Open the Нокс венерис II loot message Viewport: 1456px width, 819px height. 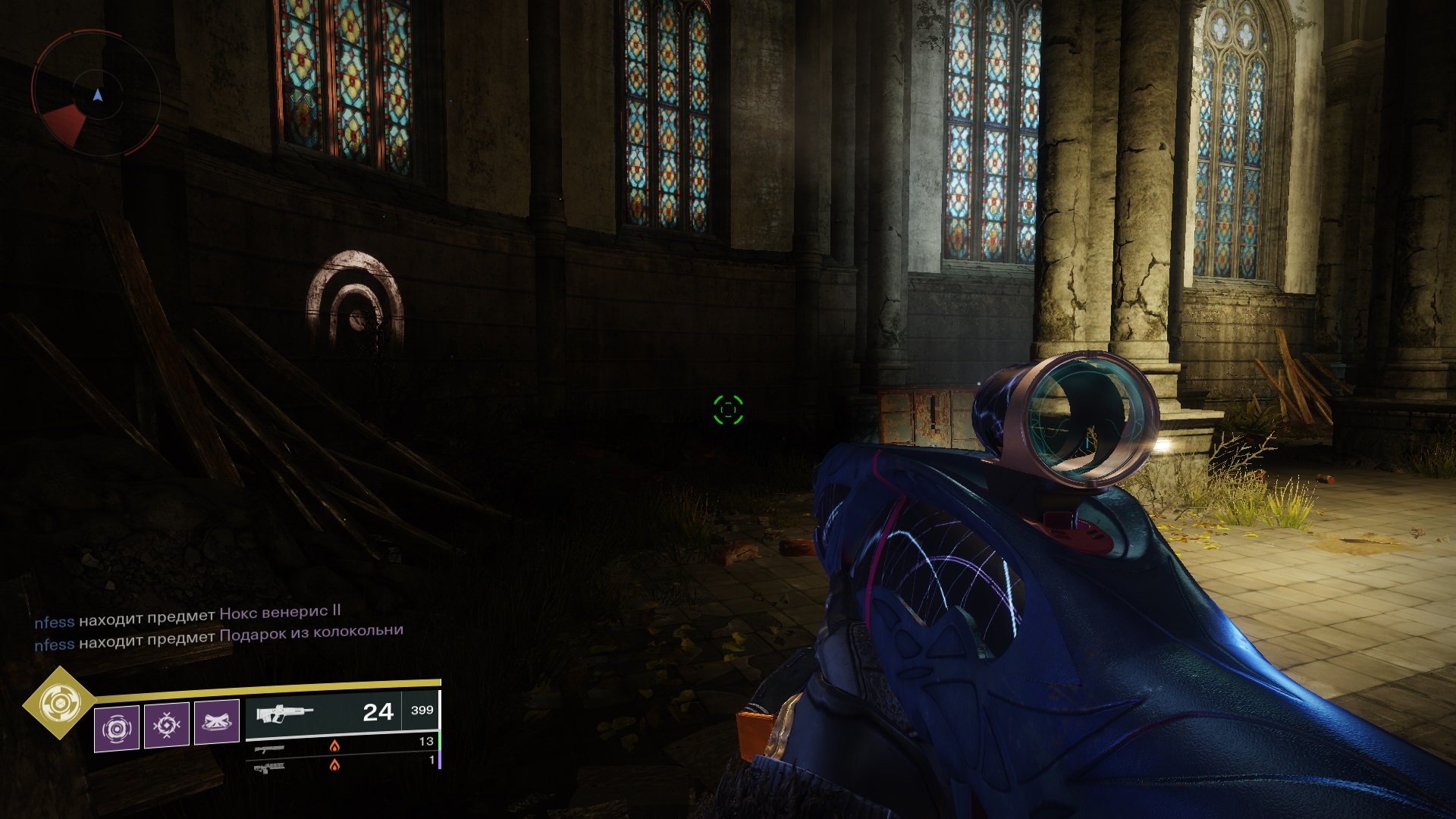coord(279,611)
